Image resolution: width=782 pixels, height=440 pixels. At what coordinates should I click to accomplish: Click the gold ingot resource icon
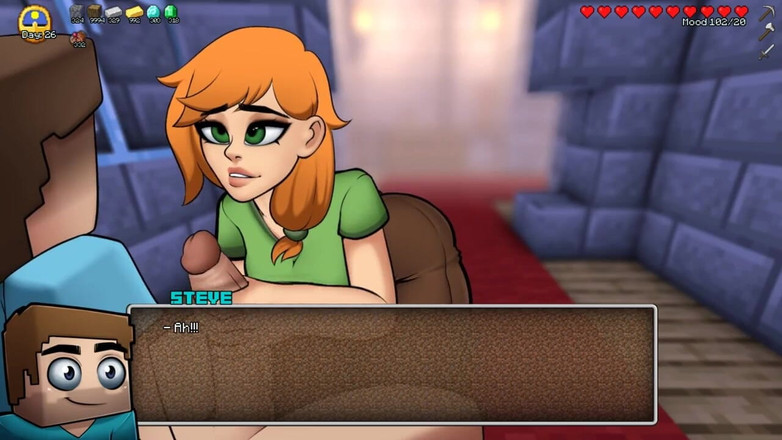click(x=134, y=12)
